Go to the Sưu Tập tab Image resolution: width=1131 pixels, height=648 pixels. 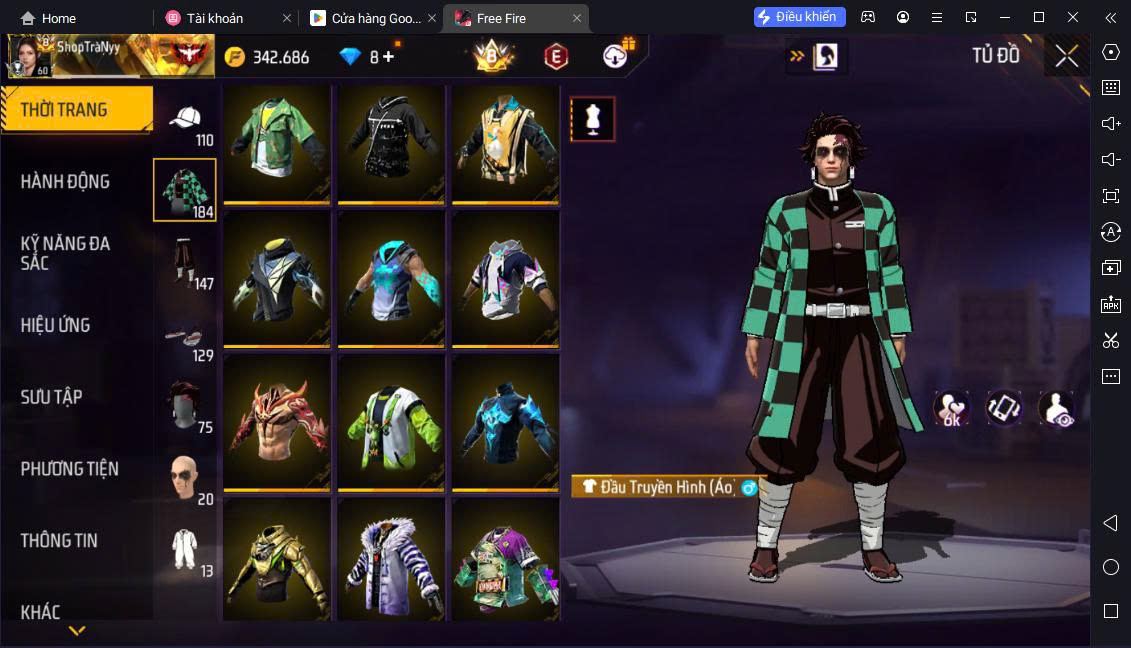tap(52, 397)
